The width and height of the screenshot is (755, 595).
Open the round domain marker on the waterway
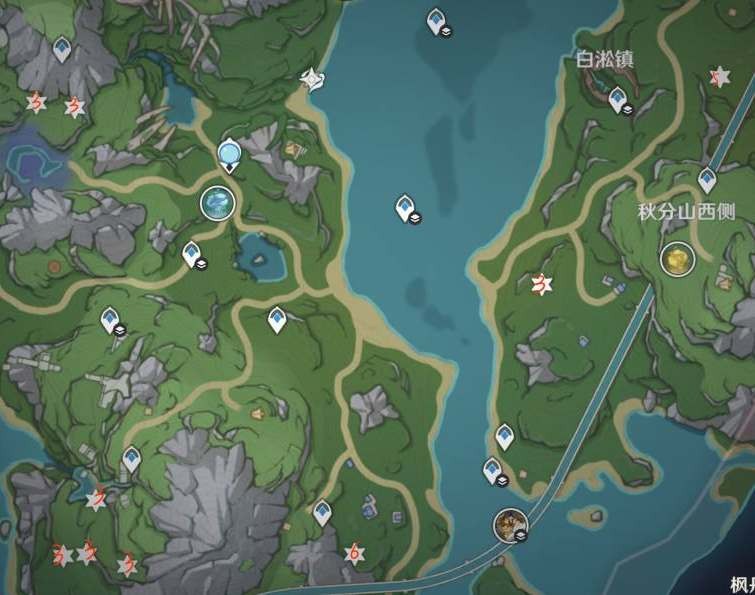[x=510, y=523]
